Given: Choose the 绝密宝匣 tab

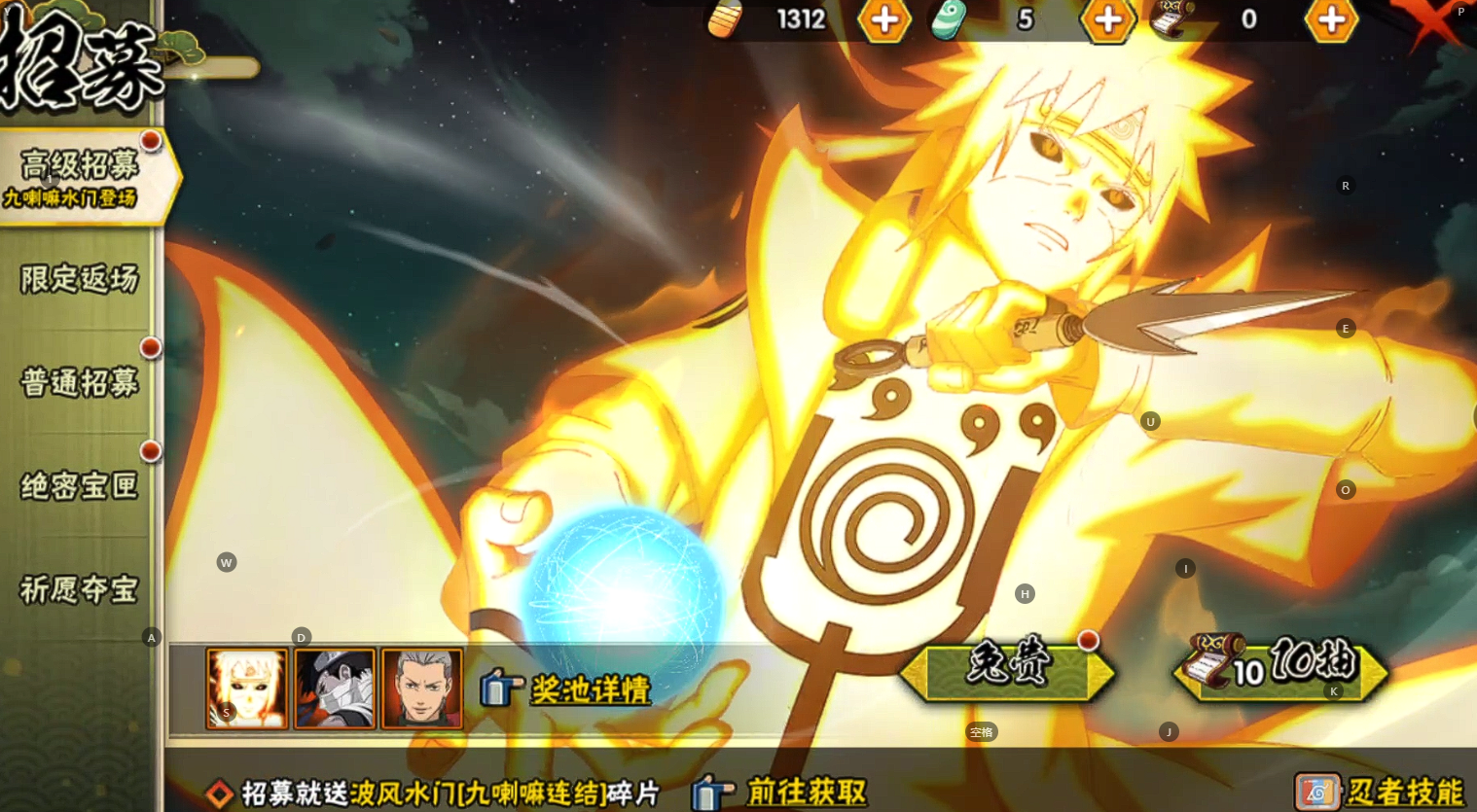Looking at the screenshot, I should pos(80,486).
